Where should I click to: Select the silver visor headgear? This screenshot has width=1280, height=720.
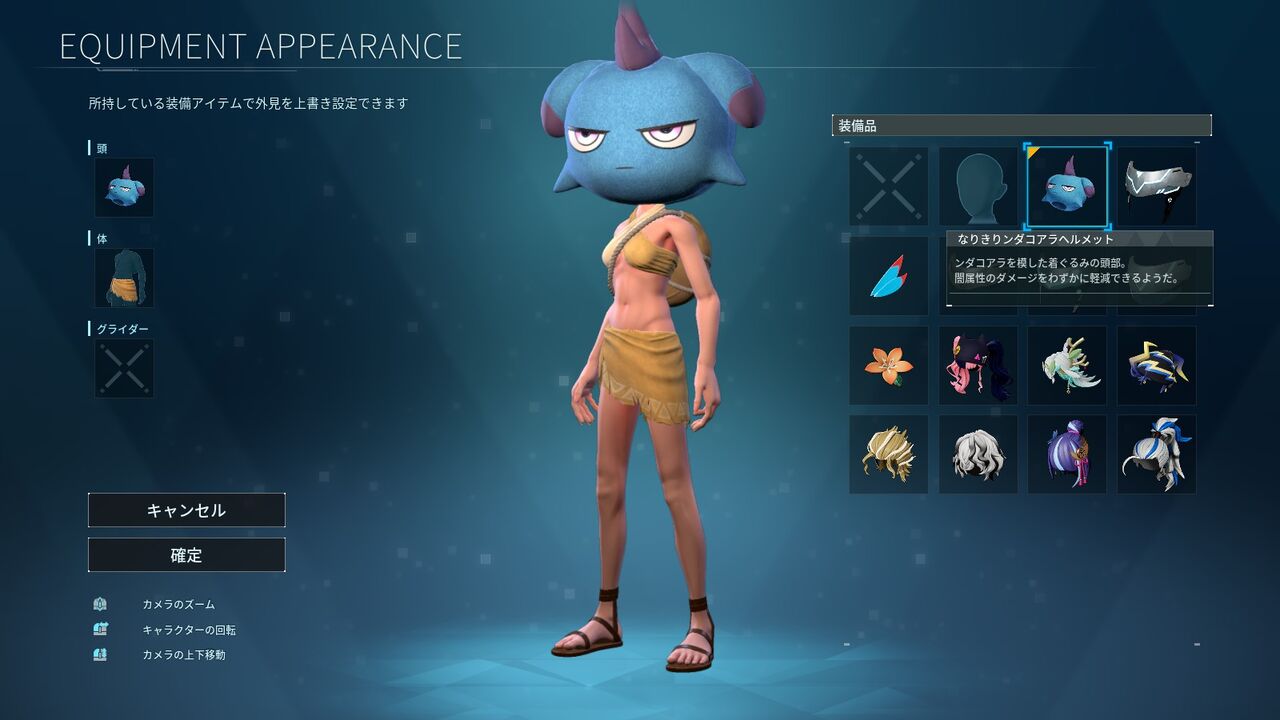[x=1156, y=186]
